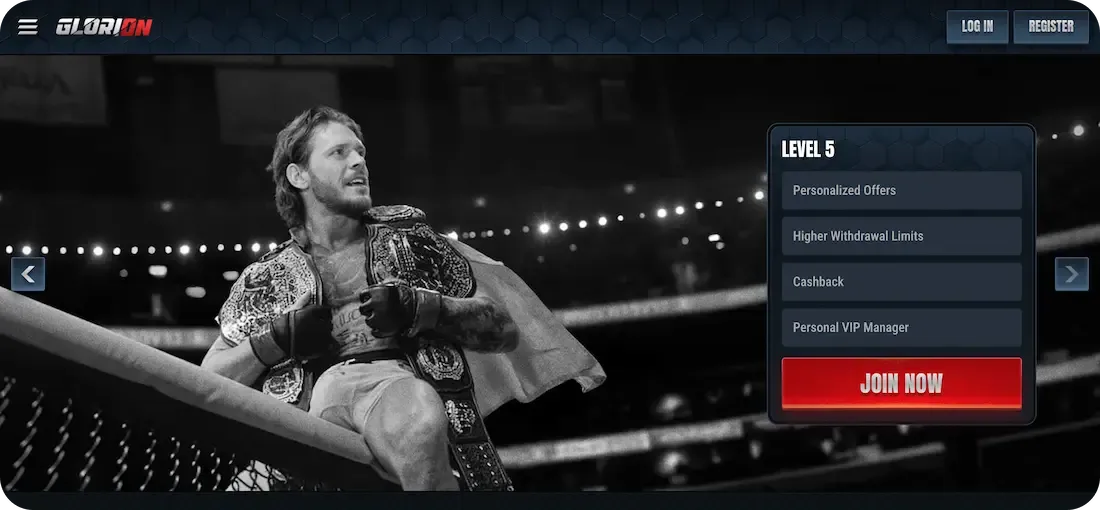1100x510 pixels.
Task: Hit the red Join Now button
Action: pos(901,383)
